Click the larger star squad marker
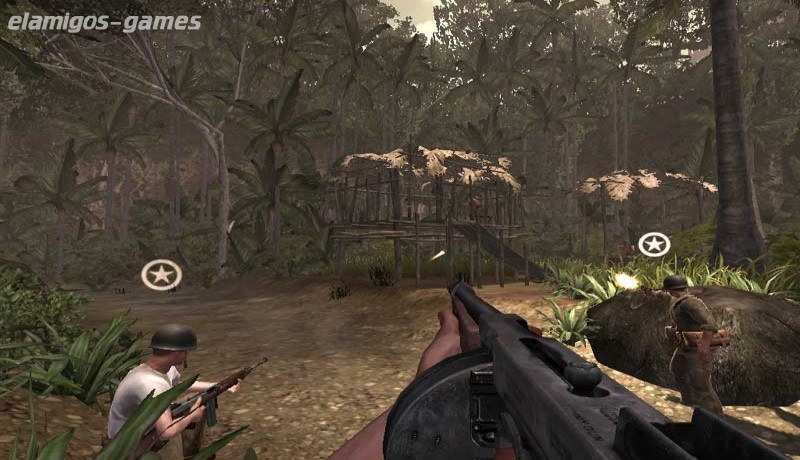 (161, 274)
